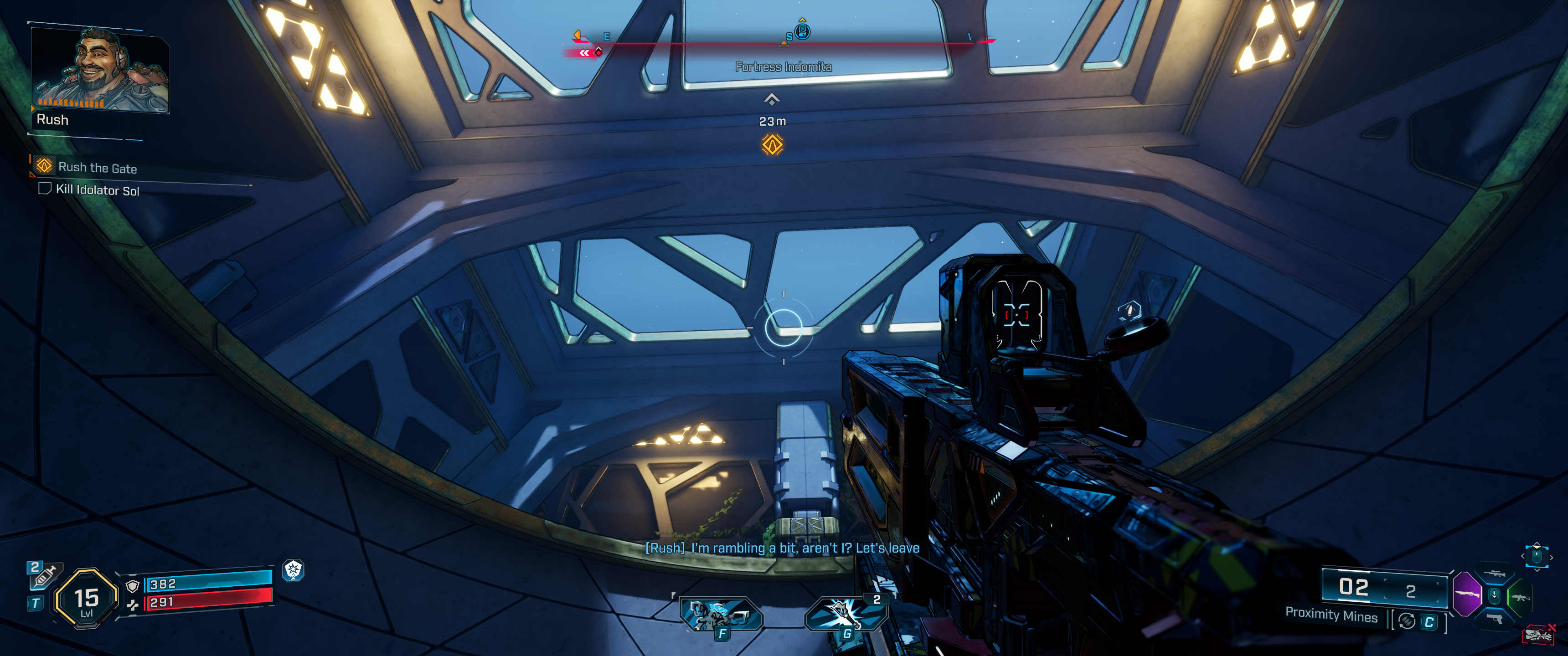Choose the pistol weapon slot
This screenshot has height=656, width=1568.
coord(1494,619)
